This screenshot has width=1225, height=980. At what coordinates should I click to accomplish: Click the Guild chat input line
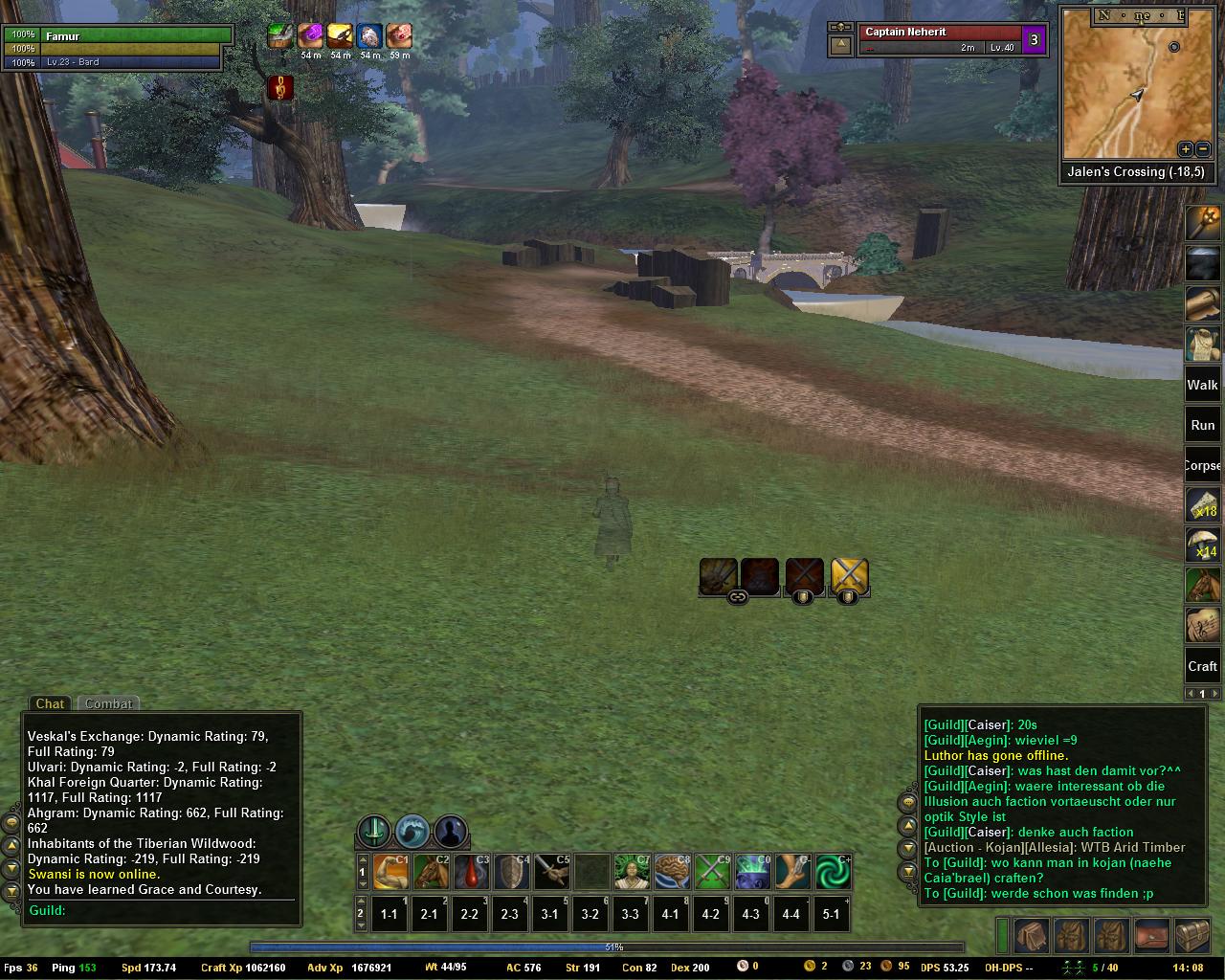point(163,910)
